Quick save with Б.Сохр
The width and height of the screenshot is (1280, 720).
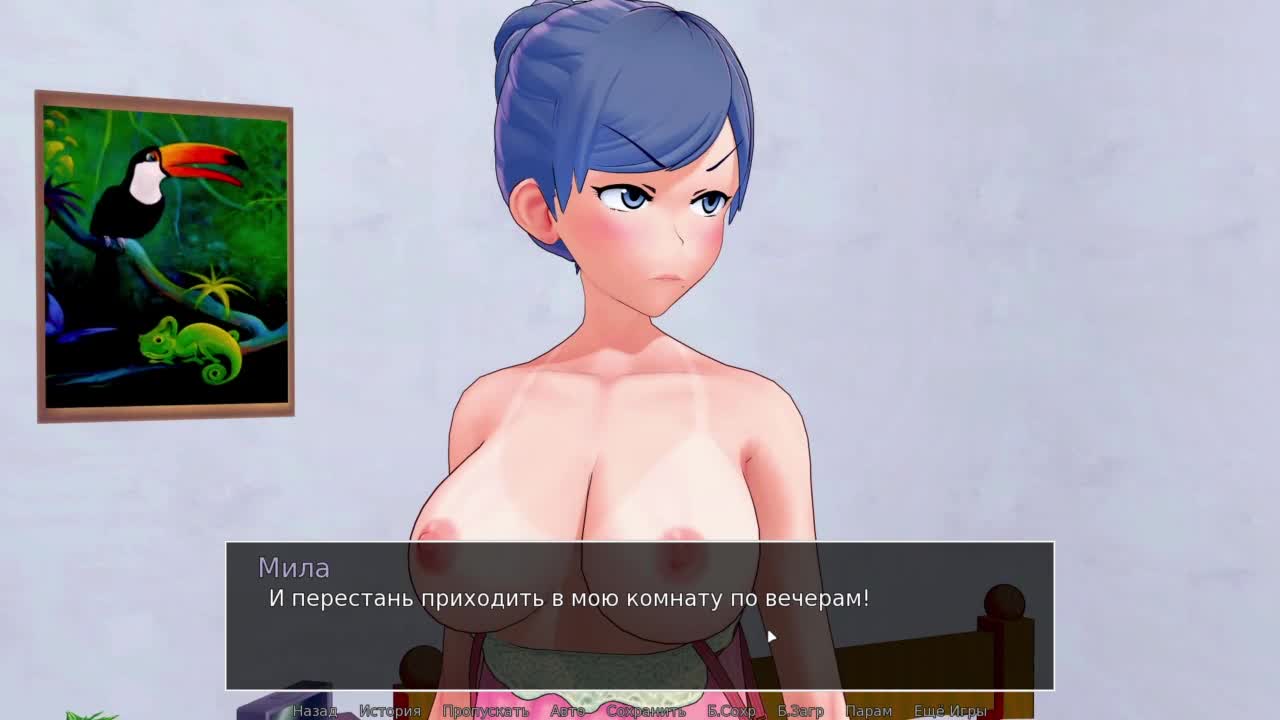pyautogui.click(x=731, y=711)
